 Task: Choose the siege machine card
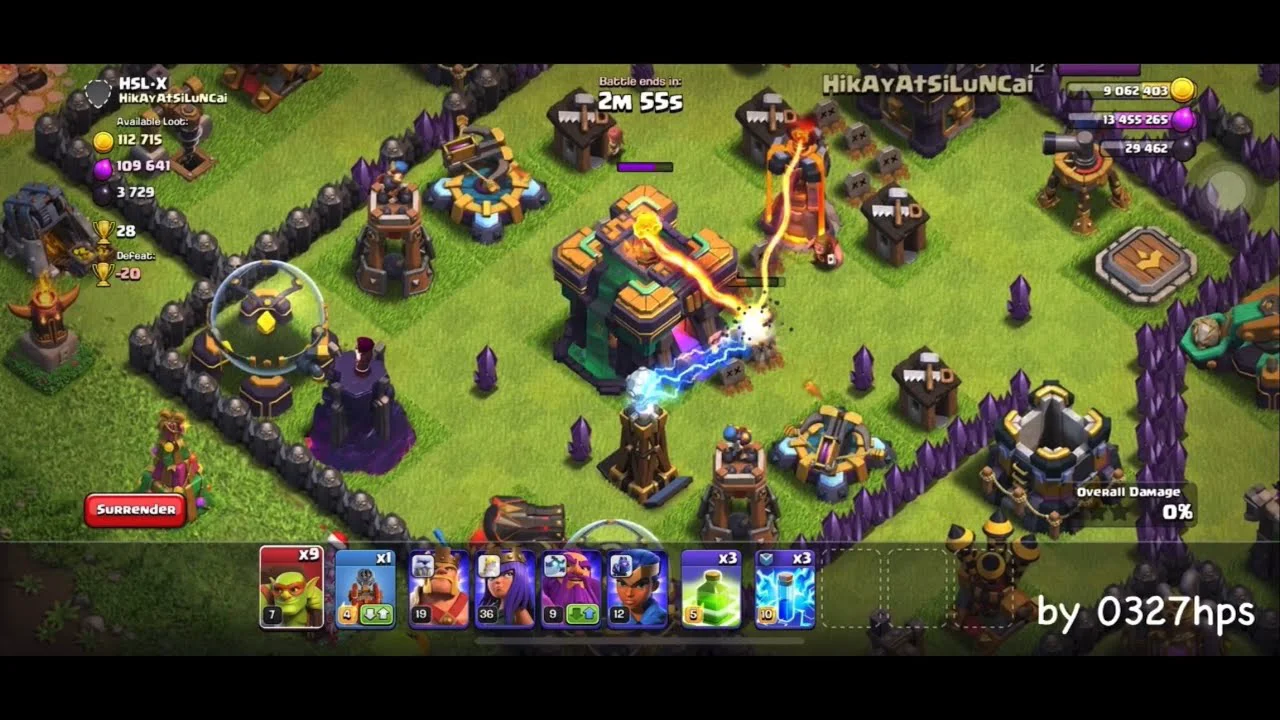click(x=365, y=589)
